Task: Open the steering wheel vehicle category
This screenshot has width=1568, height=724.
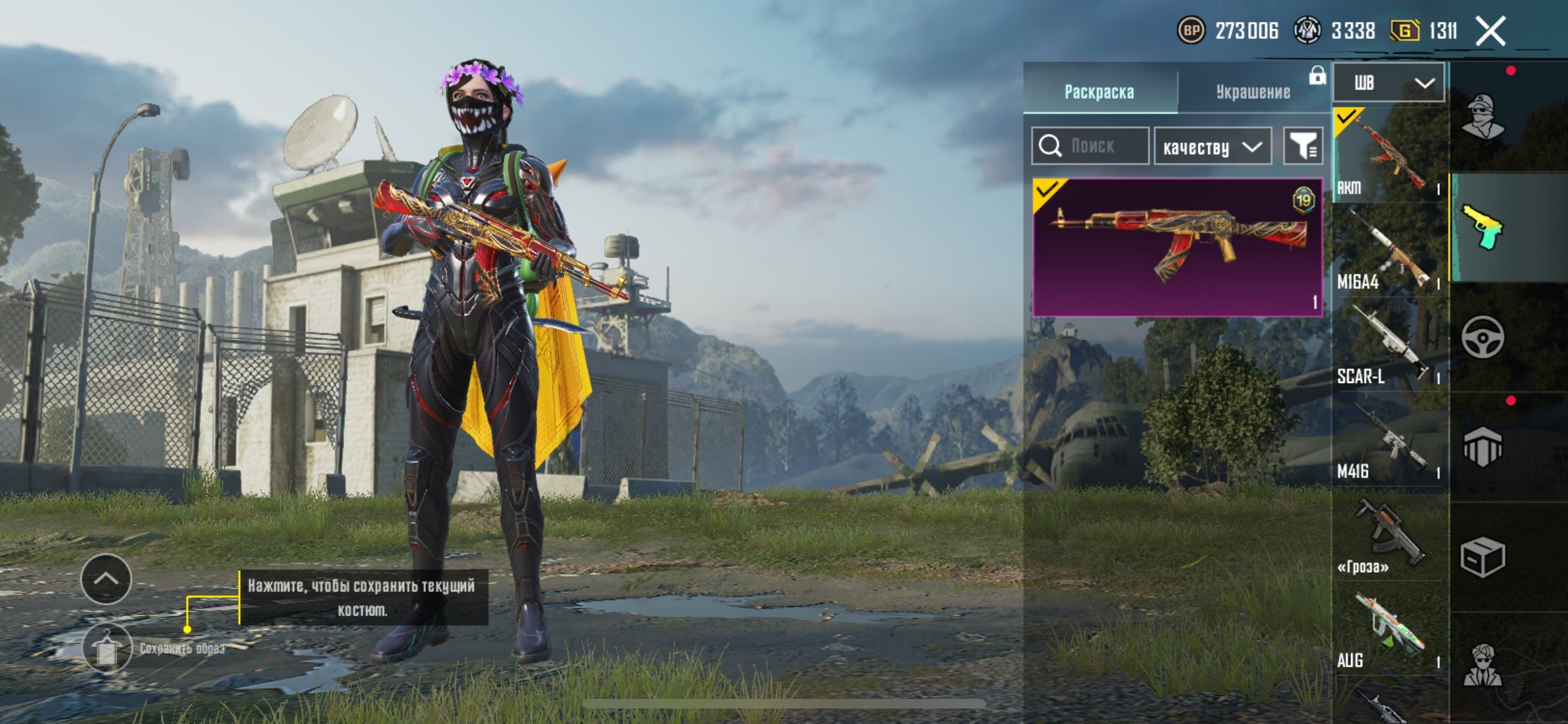Action: point(1482,337)
